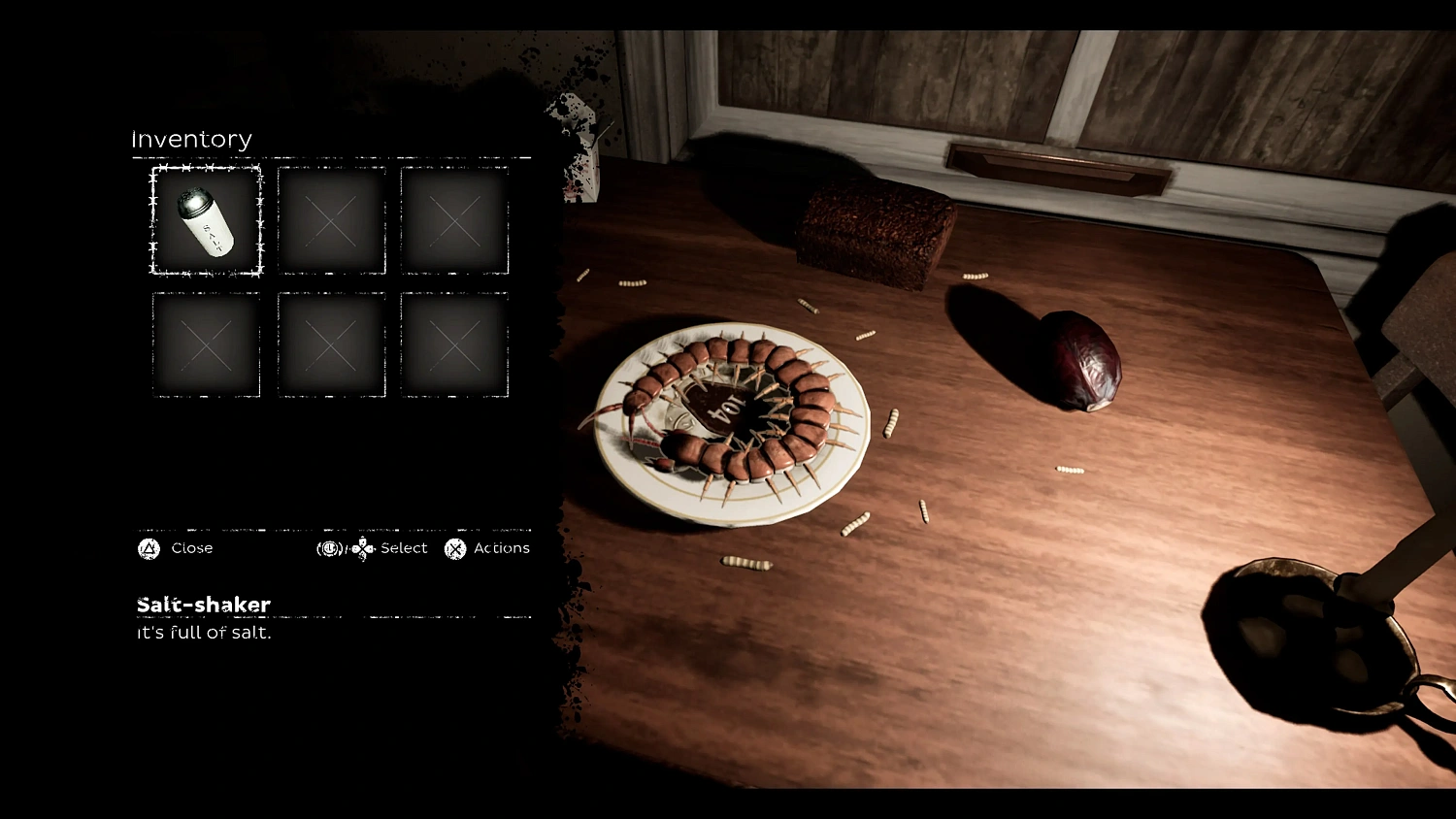Click the triangle Close button icon

[x=147, y=548]
